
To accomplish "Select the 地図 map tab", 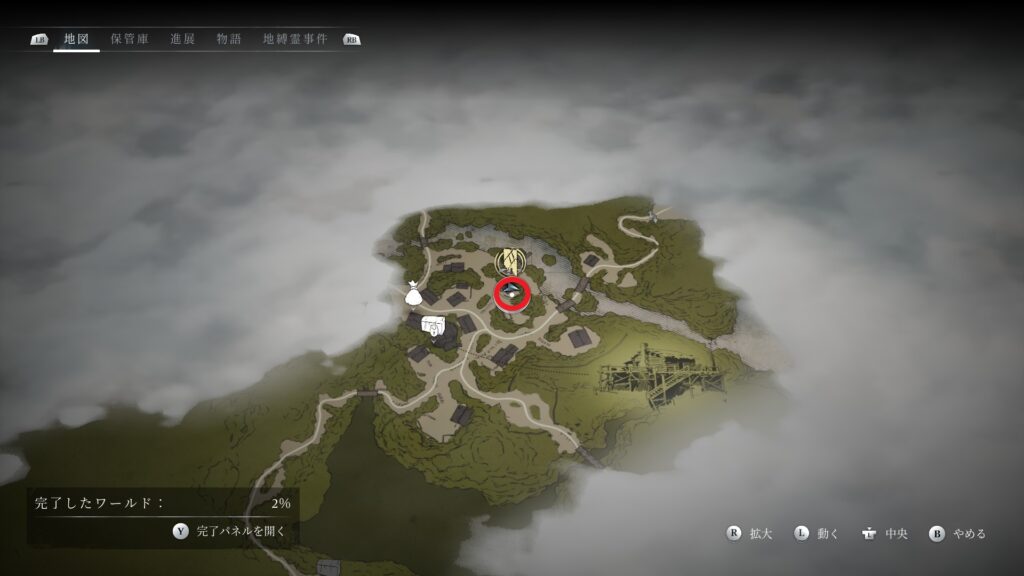I will point(76,39).
